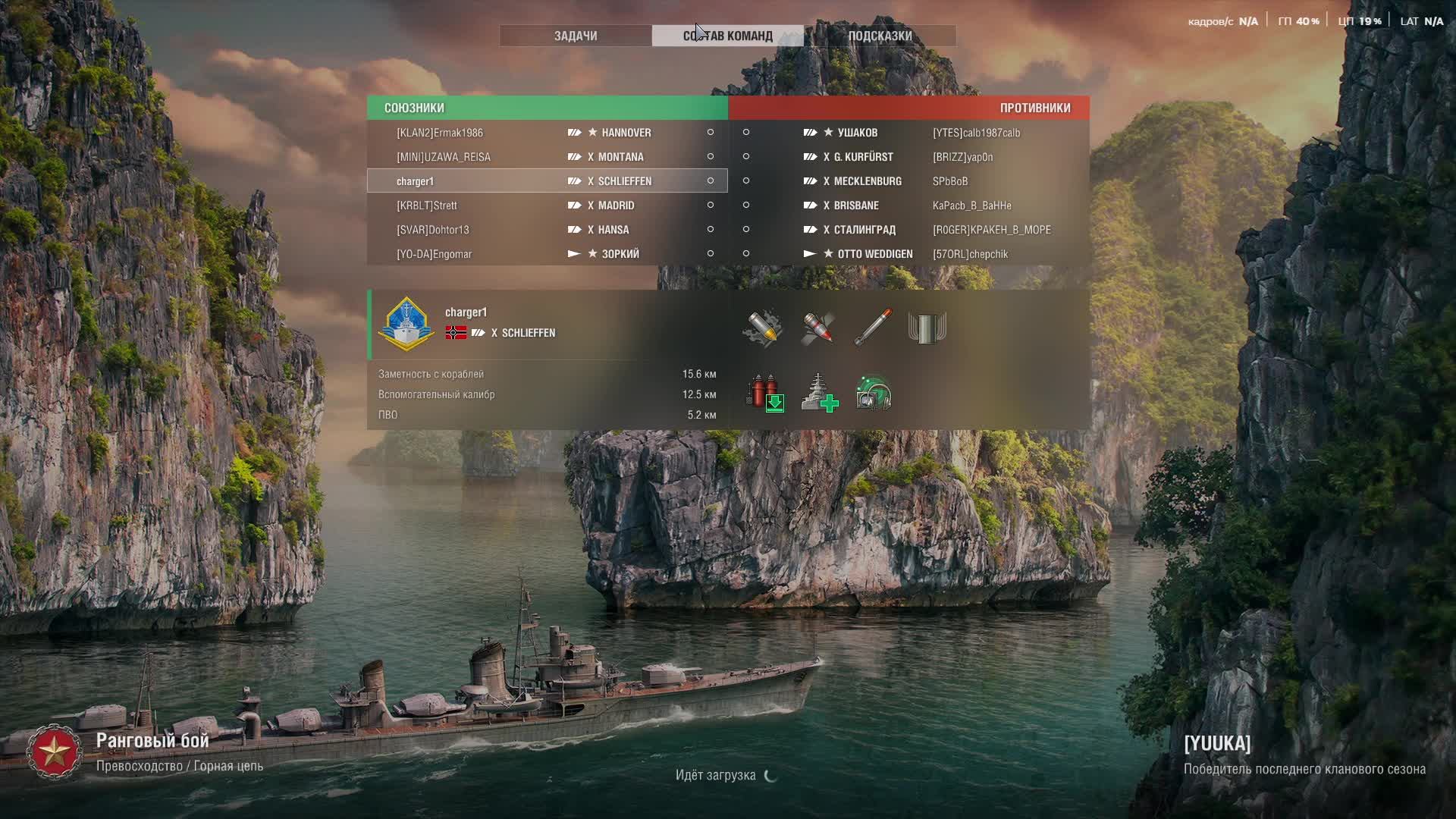
Task: Select the torpedo armament icon
Action: (x=873, y=328)
